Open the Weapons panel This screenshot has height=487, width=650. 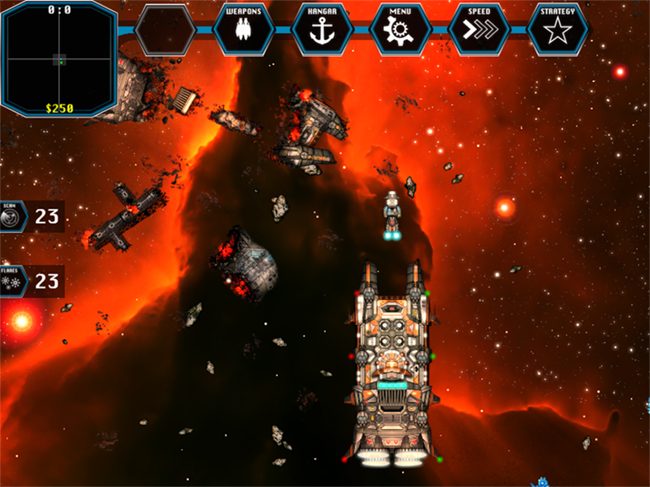pos(243,29)
